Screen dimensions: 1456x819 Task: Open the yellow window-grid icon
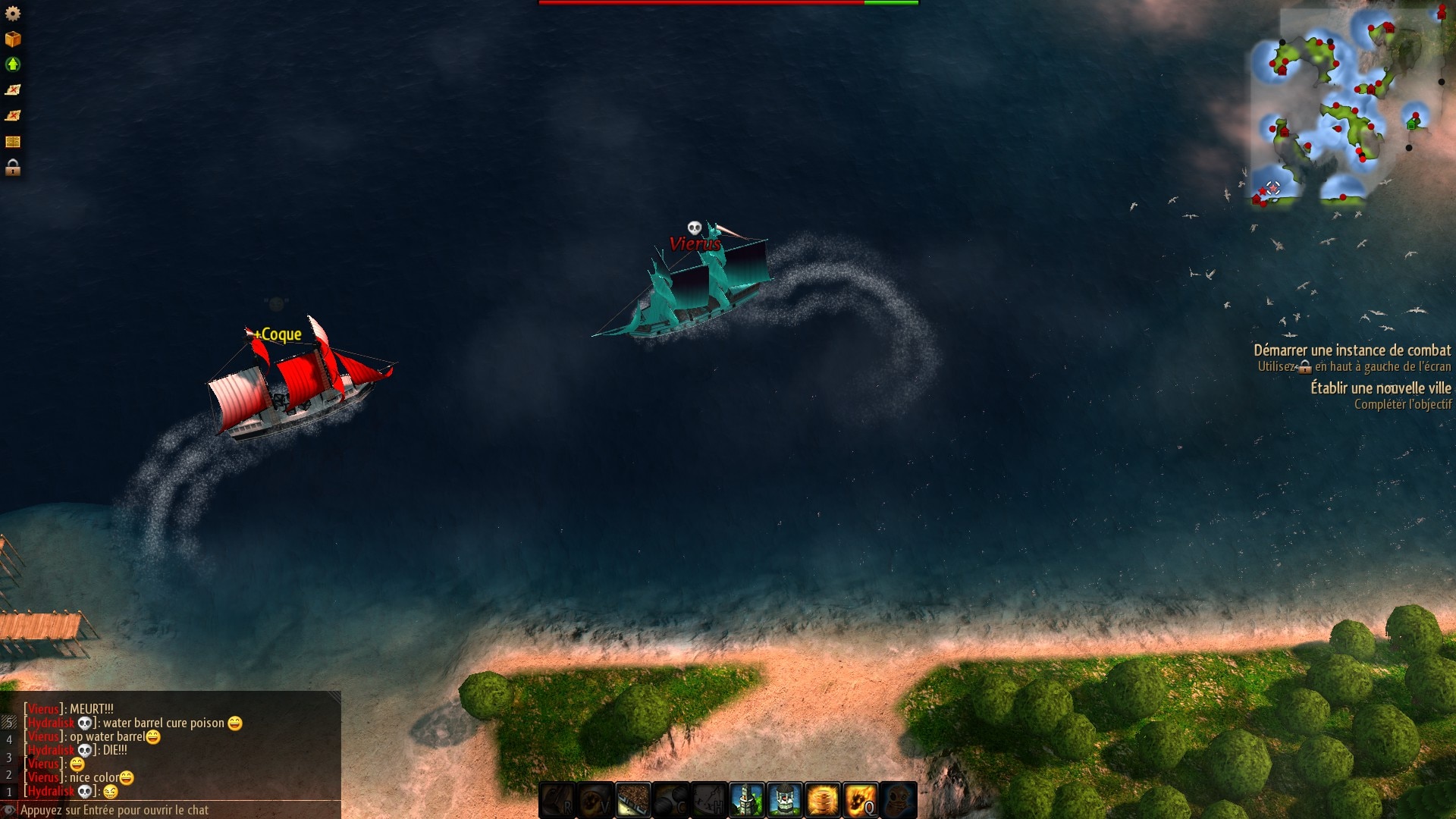point(13,142)
